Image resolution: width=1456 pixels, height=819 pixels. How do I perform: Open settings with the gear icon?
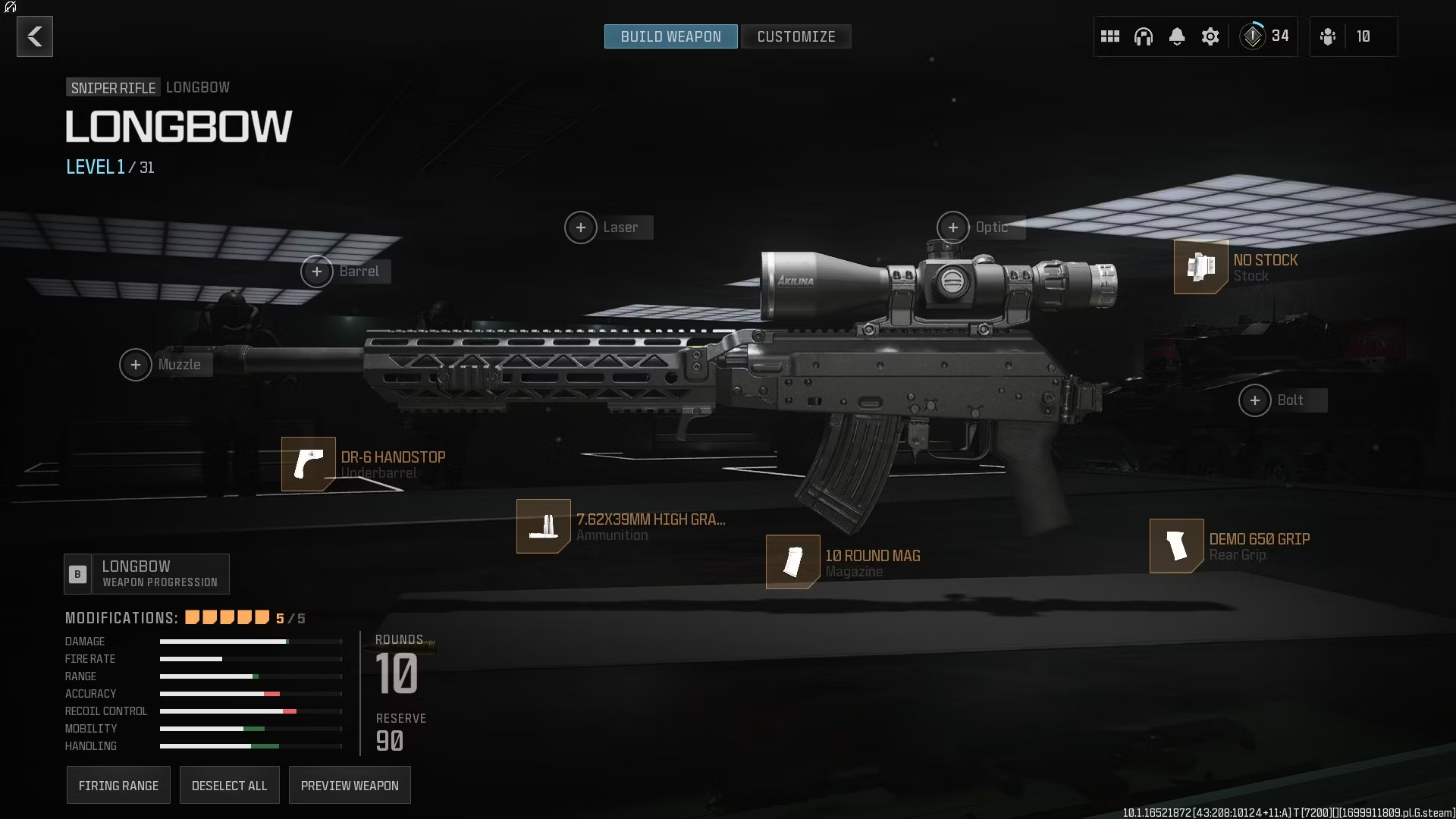coord(1210,36)
